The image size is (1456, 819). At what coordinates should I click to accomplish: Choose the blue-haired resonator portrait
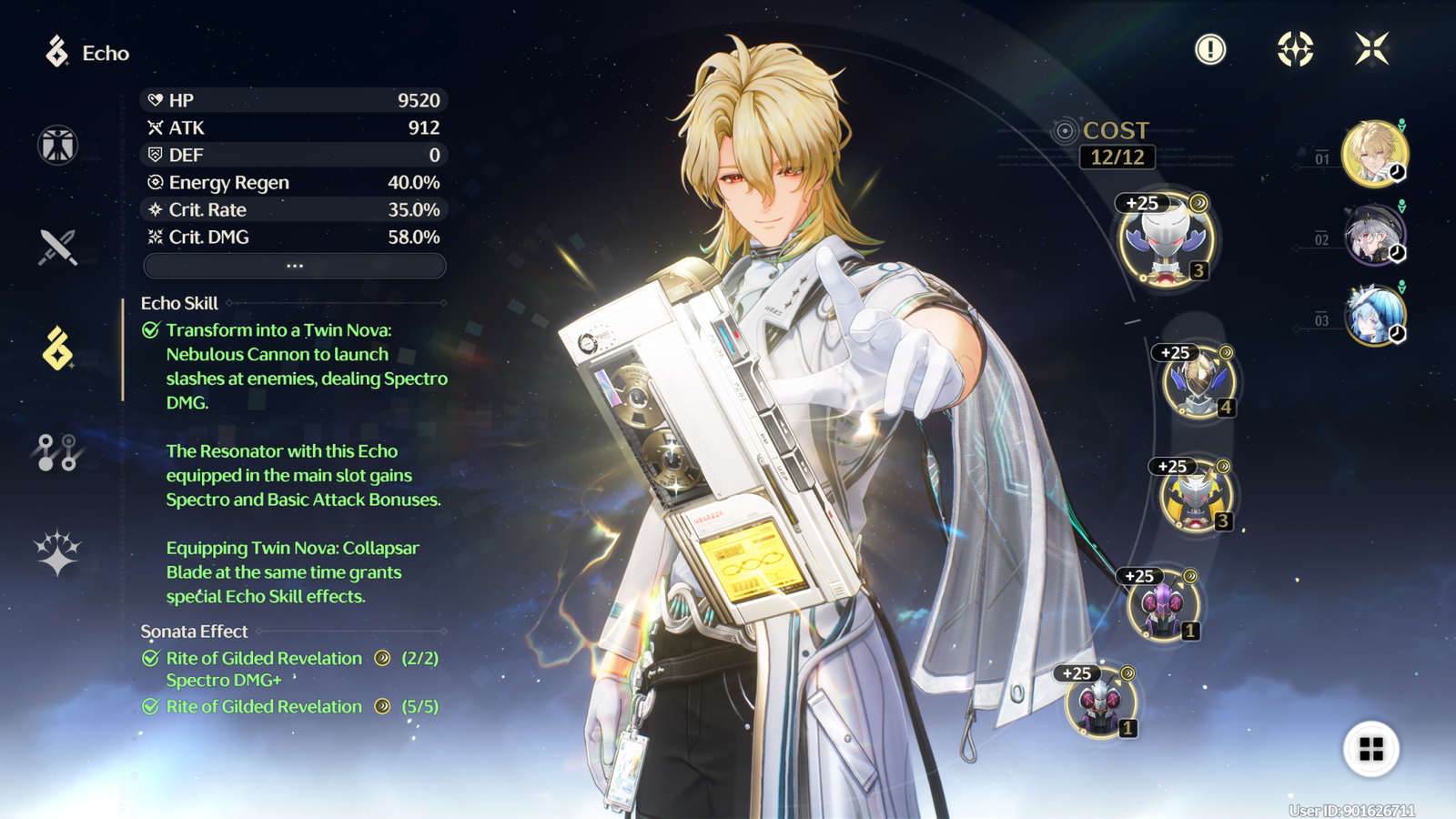pos(1374,315)
